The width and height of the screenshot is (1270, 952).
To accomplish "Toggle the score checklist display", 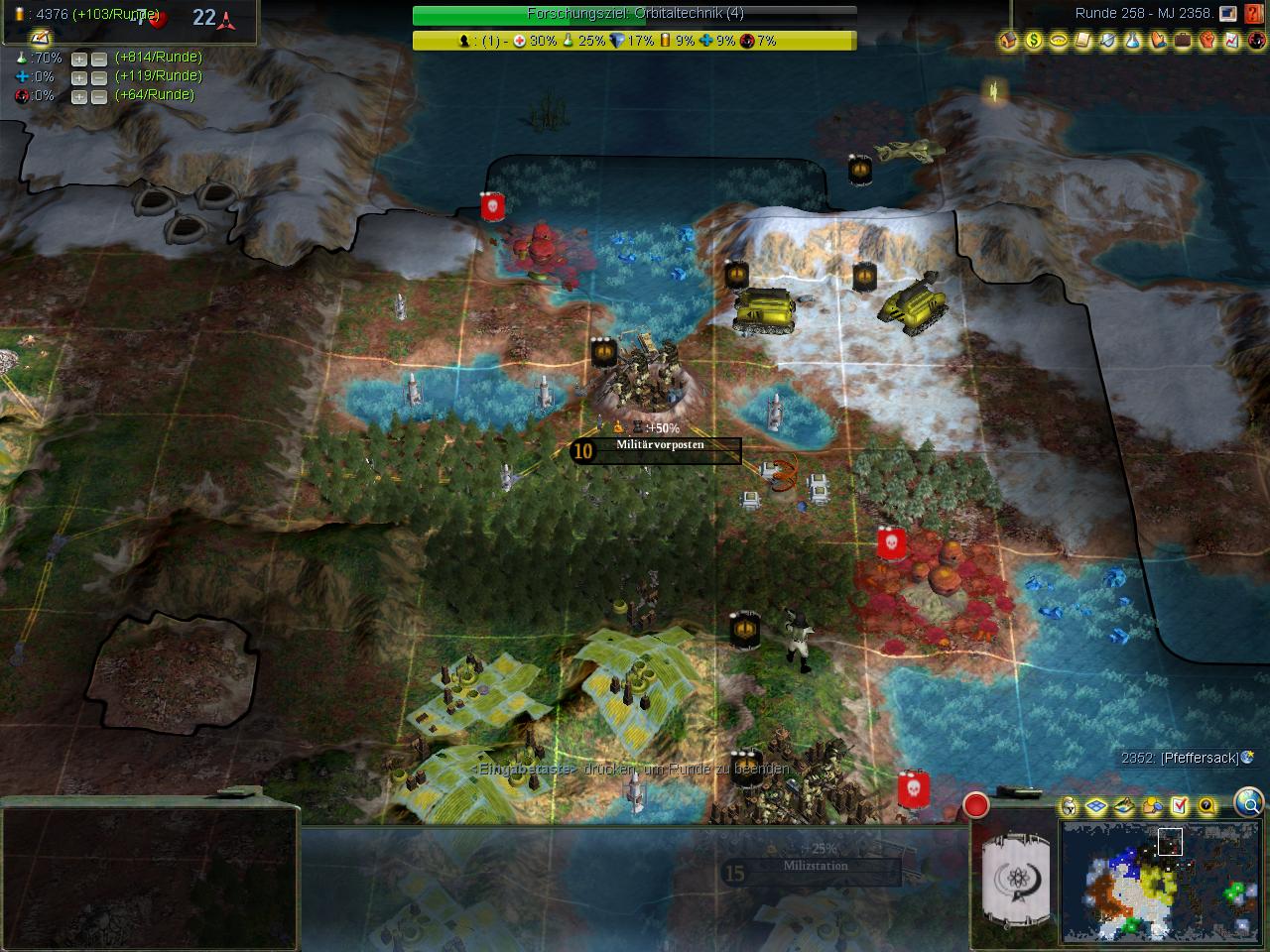I will point(1179,806).
